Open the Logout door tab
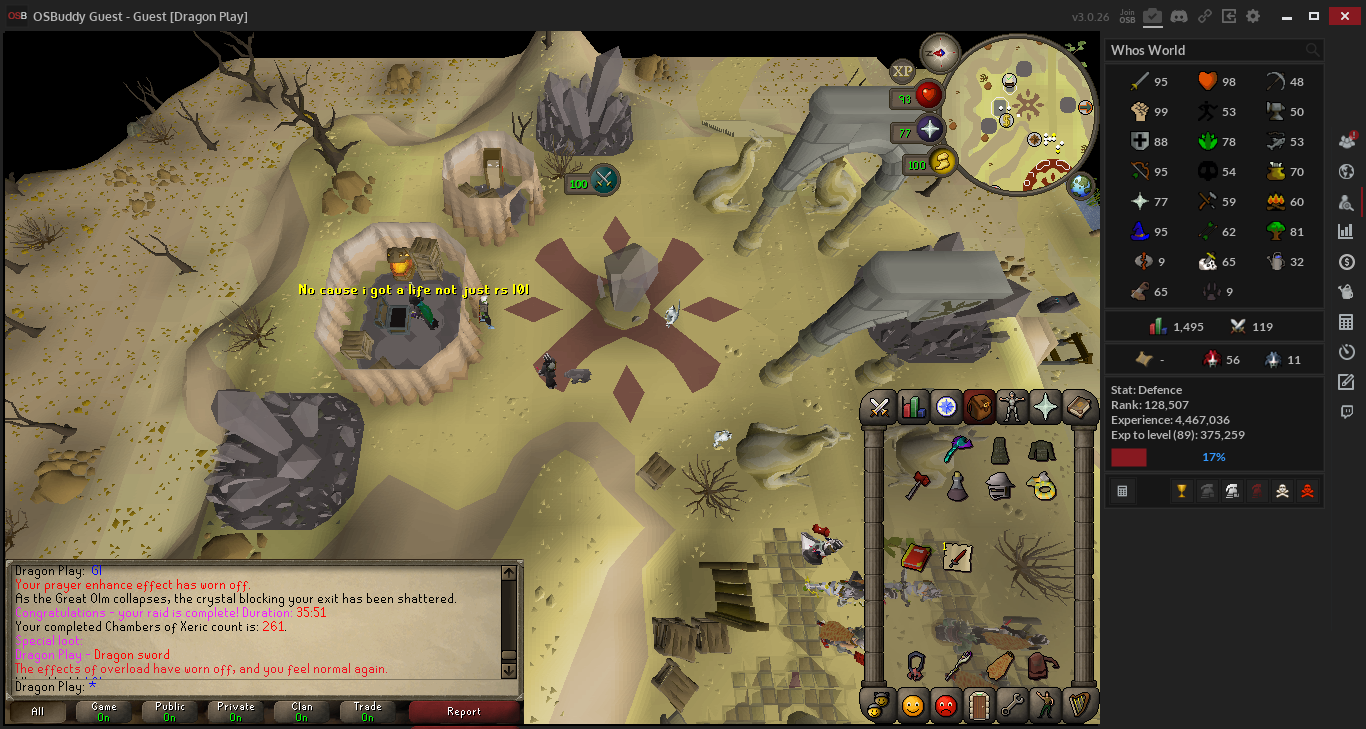This screenshot has width=1366, height=729. click(x=979, y=705)
